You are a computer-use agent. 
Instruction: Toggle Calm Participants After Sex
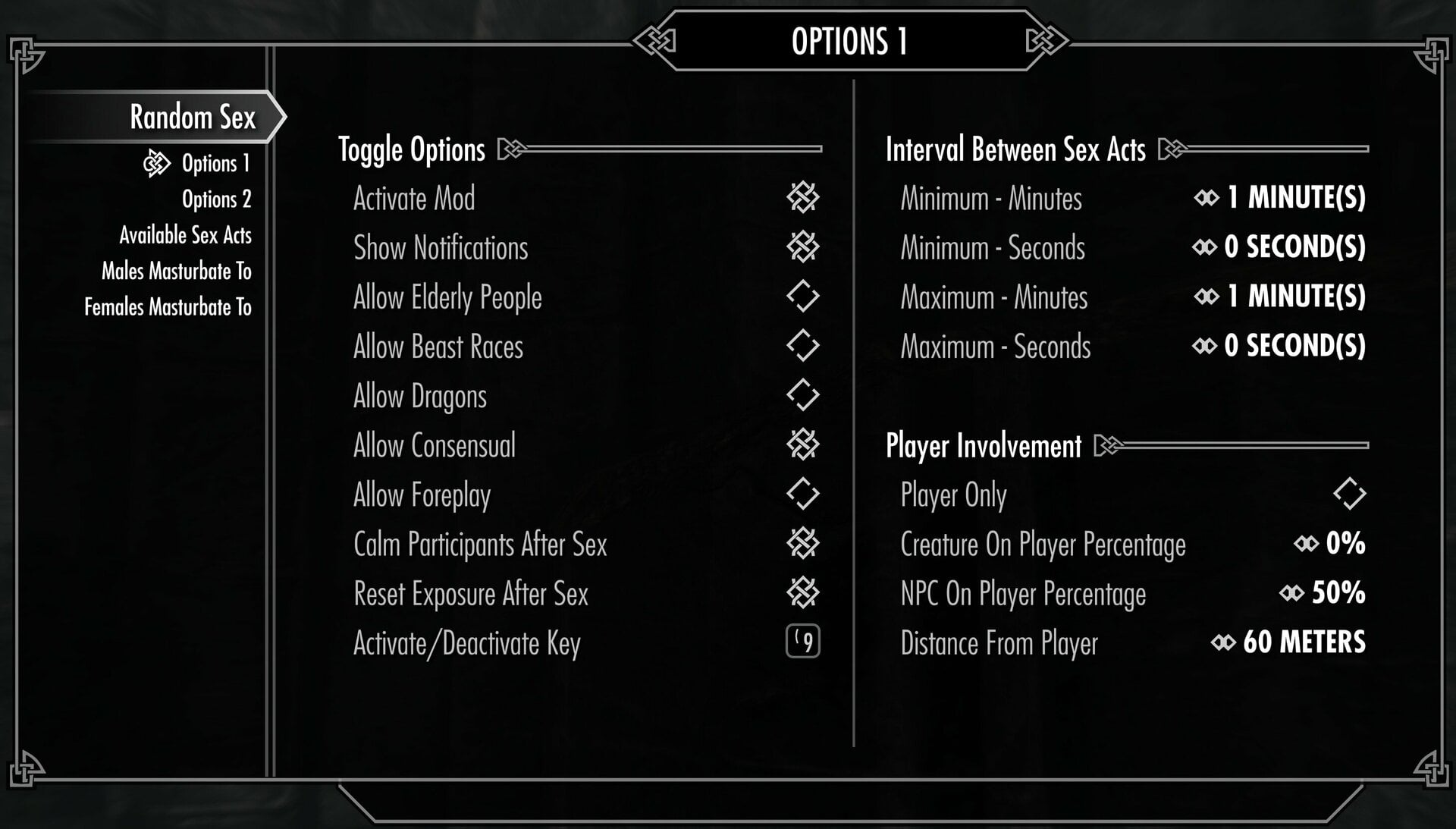point(802,544)
